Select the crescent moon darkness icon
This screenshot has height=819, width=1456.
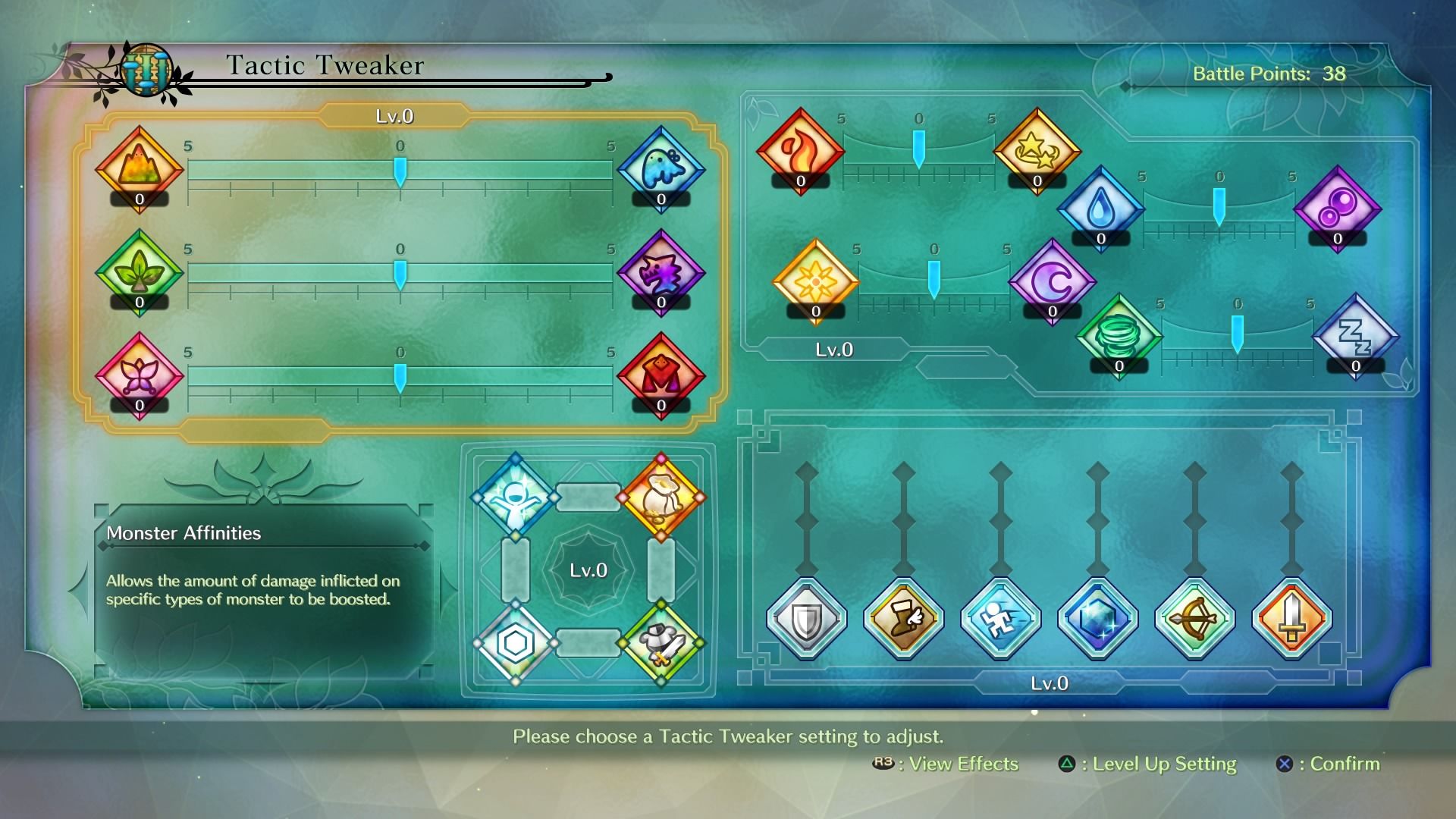point(1053,283)
